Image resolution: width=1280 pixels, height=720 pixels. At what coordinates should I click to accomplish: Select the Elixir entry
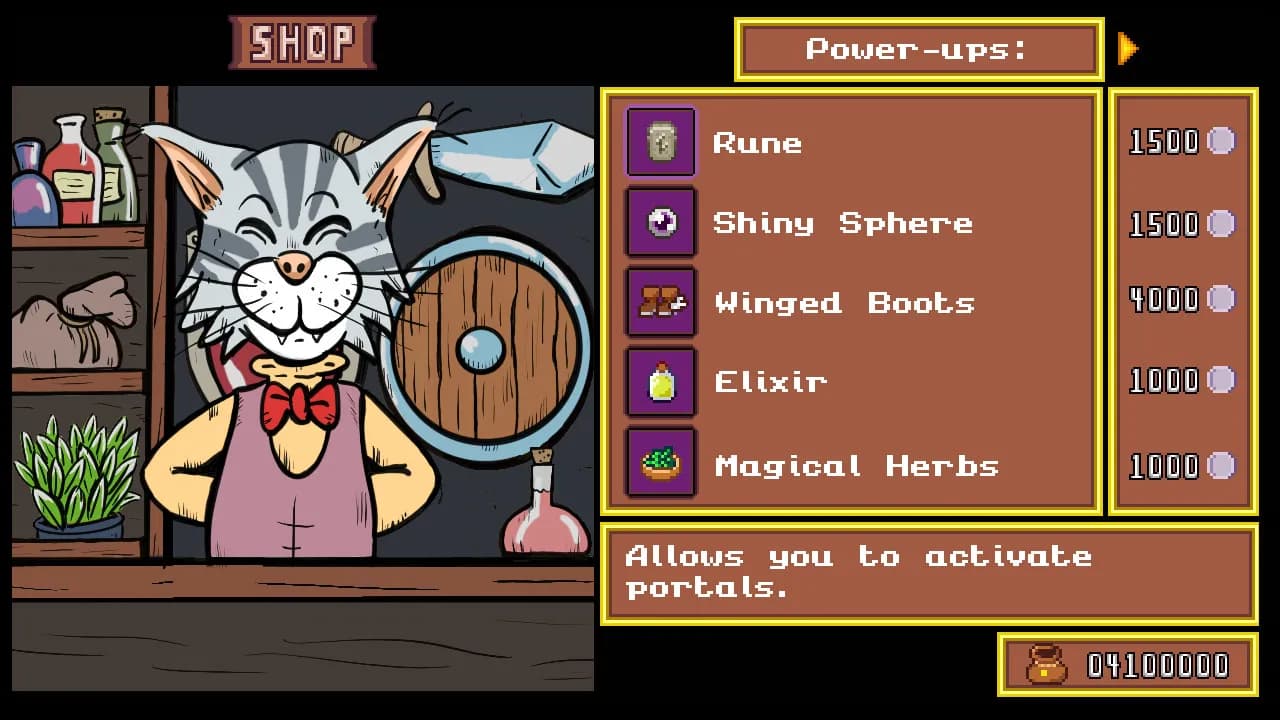(770, 382)
